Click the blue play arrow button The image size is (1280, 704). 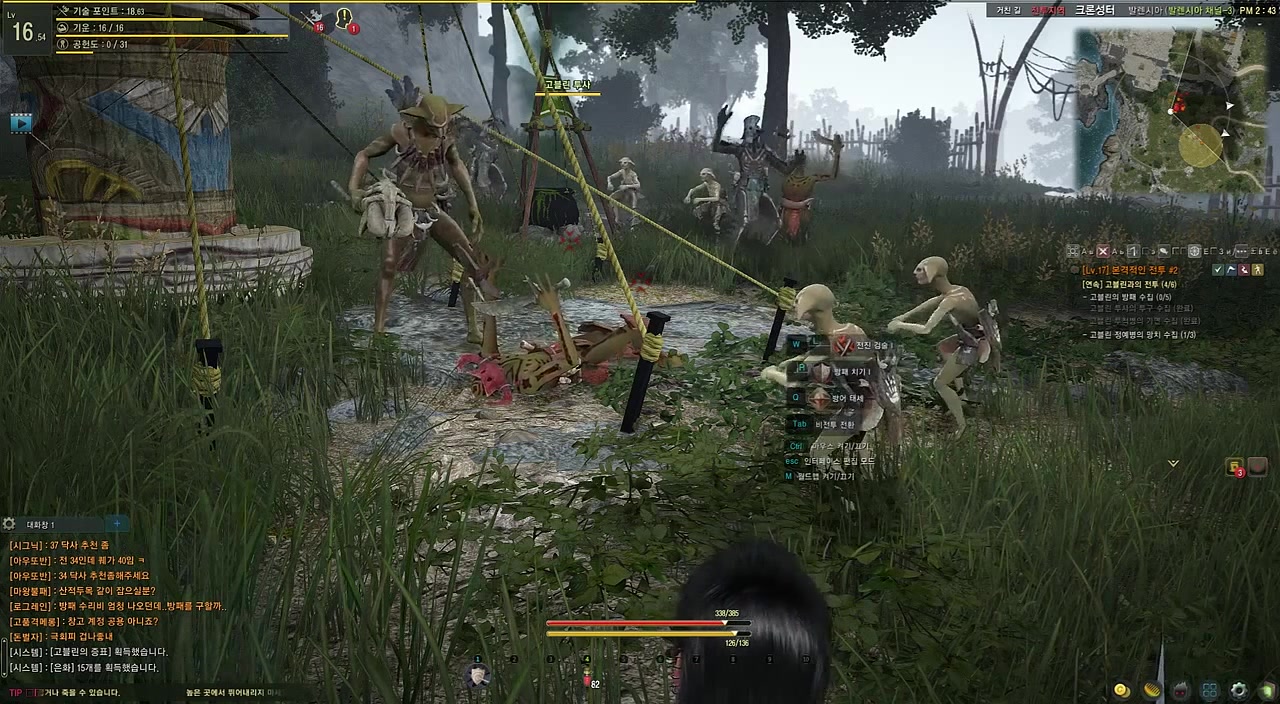21,123
